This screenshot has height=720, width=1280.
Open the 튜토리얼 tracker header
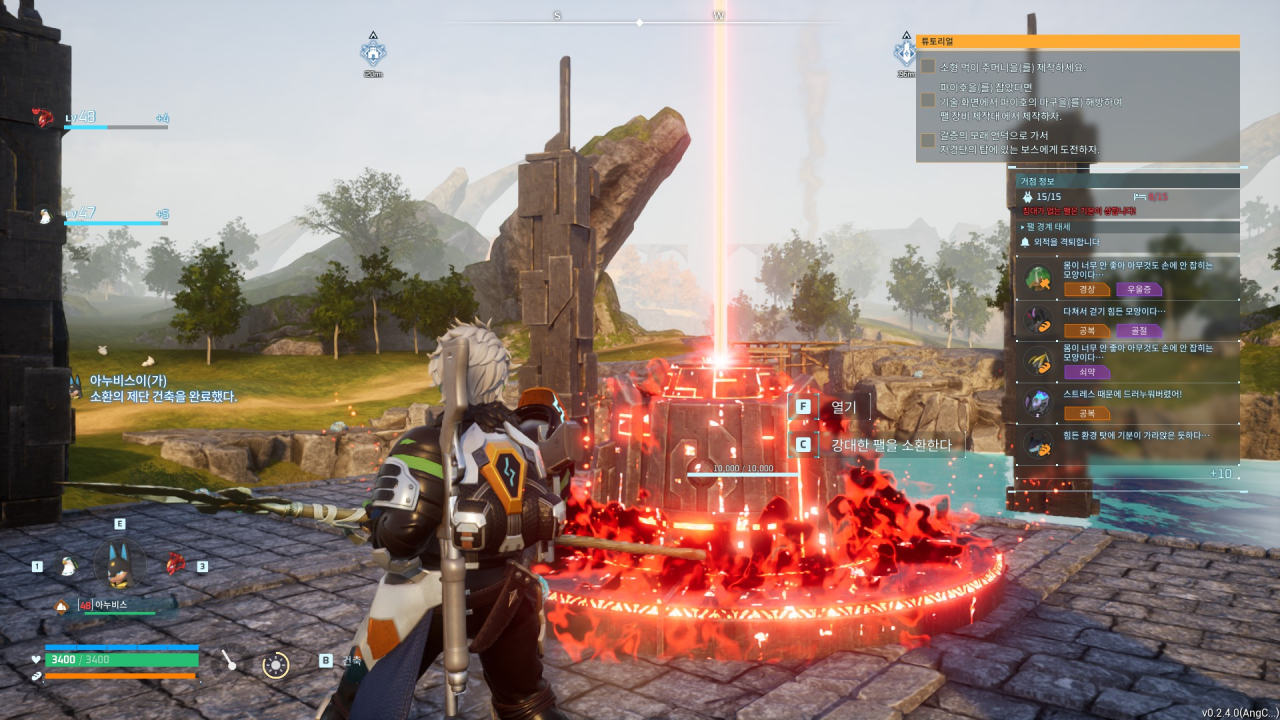[x=1077, y=42]
